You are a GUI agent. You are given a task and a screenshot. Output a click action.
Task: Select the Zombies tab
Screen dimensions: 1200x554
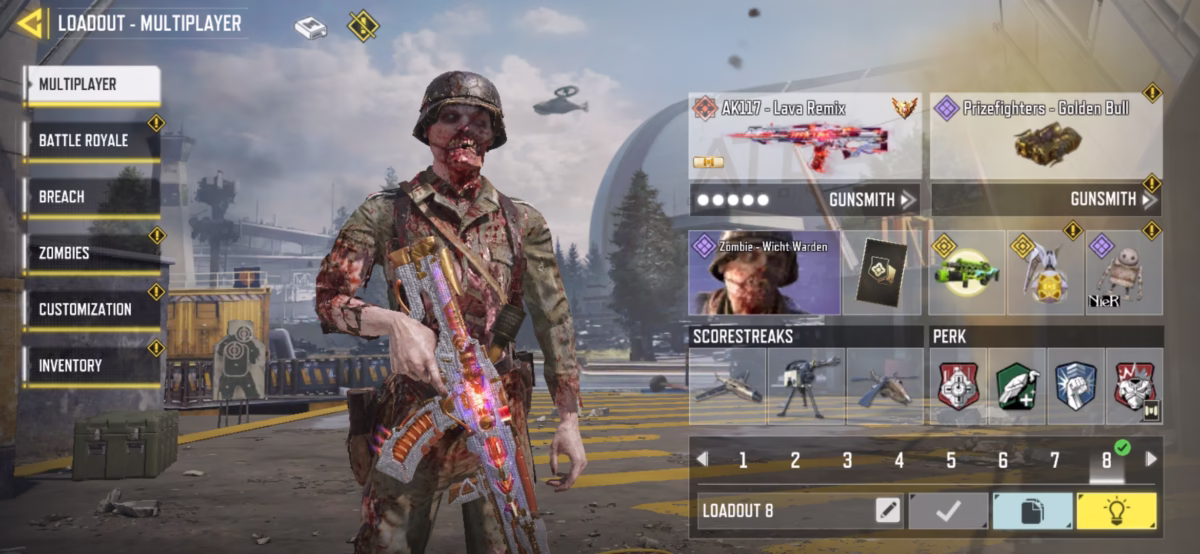click(92, 253)
